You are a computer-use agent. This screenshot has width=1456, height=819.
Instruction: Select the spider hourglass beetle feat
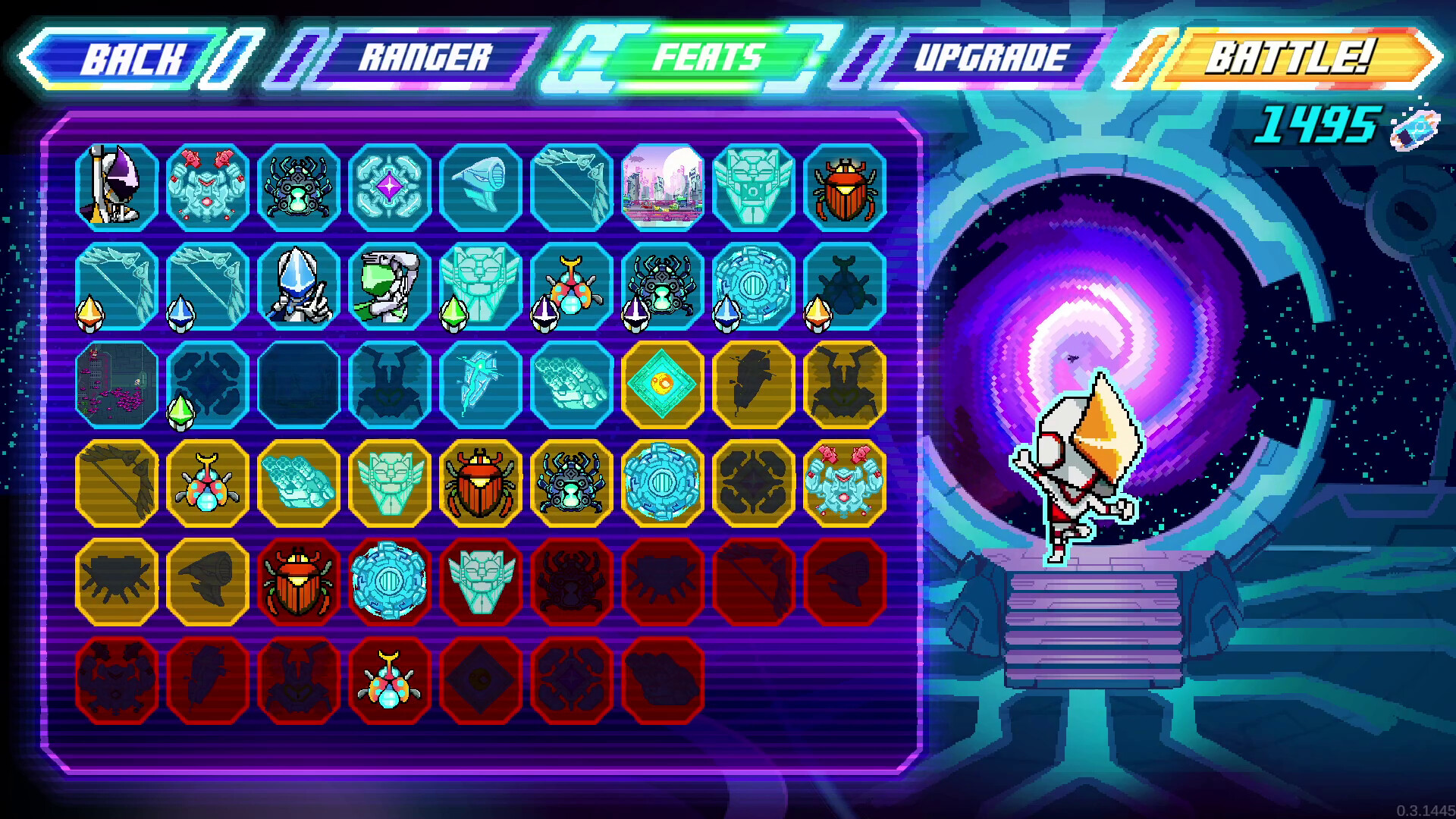tap(300, 186)
